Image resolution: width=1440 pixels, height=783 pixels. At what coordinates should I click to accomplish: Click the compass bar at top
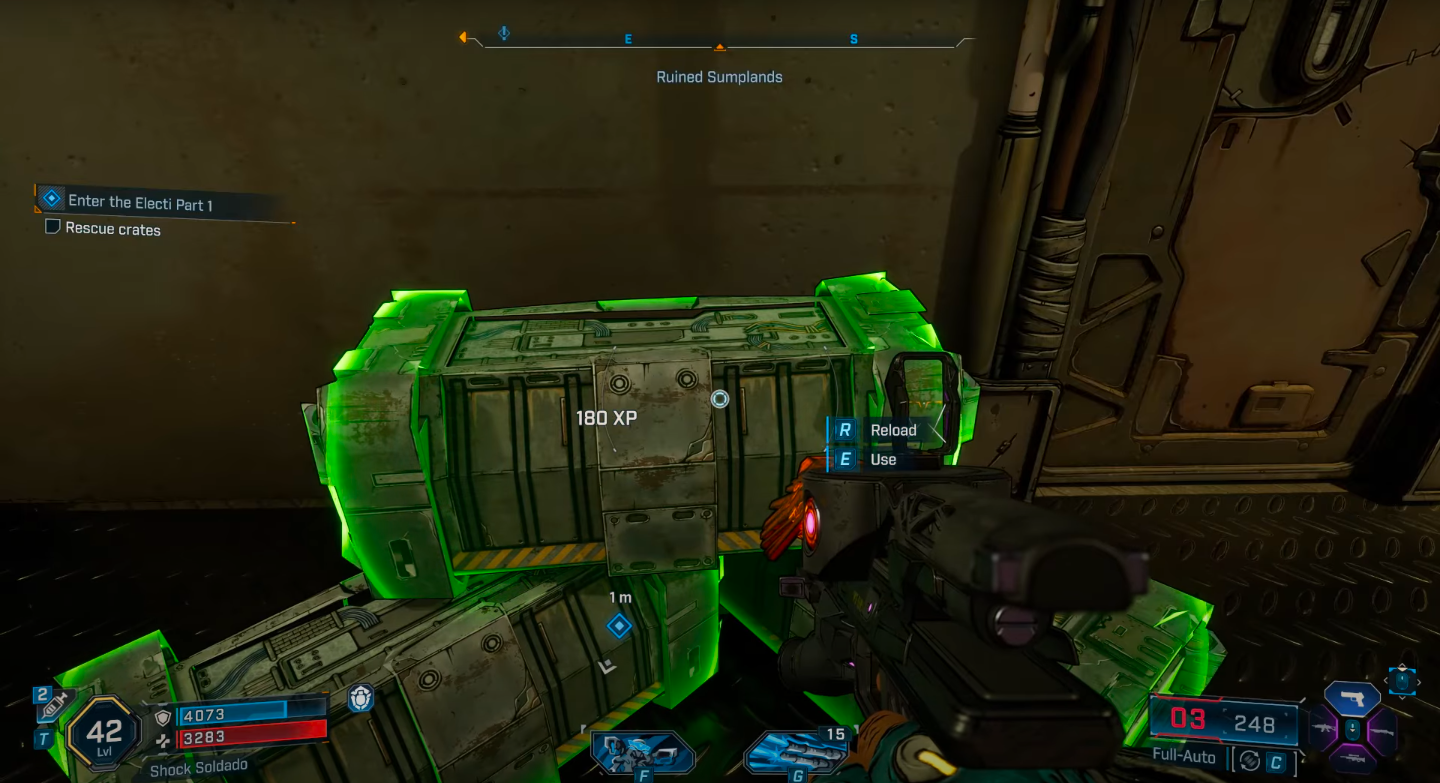coord(718,42)
